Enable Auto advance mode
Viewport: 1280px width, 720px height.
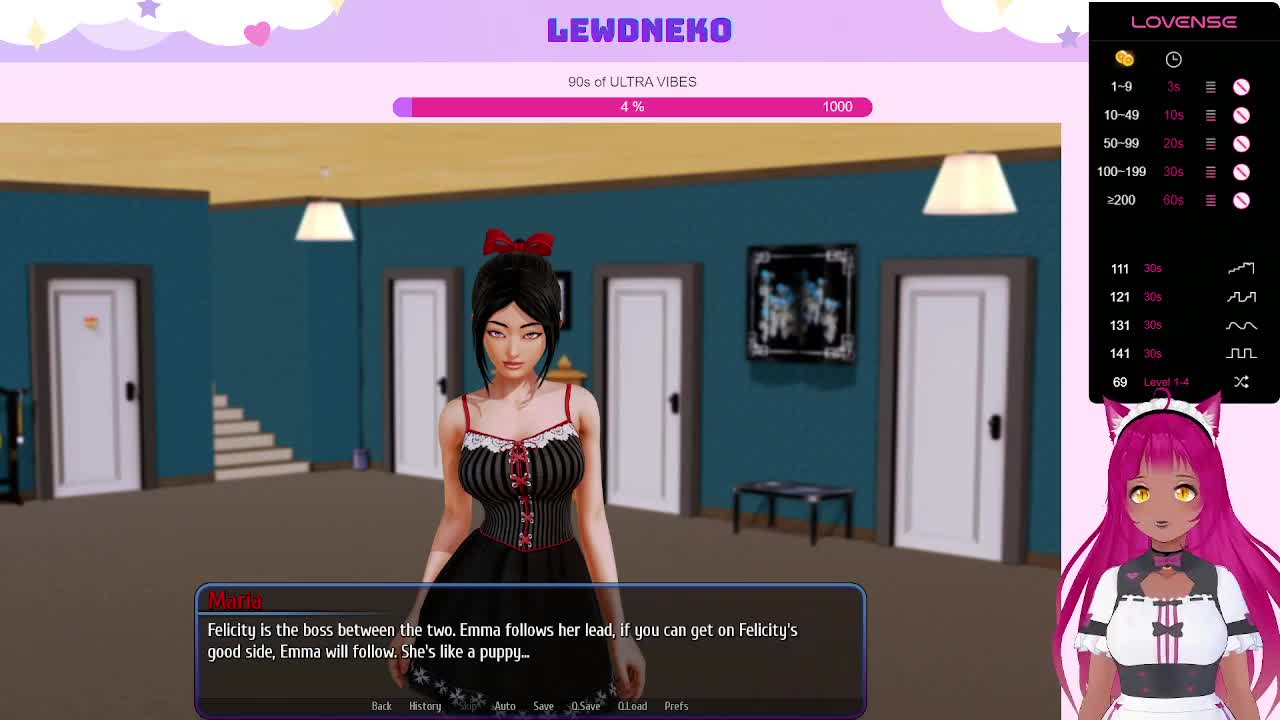(x=504, y=706)
